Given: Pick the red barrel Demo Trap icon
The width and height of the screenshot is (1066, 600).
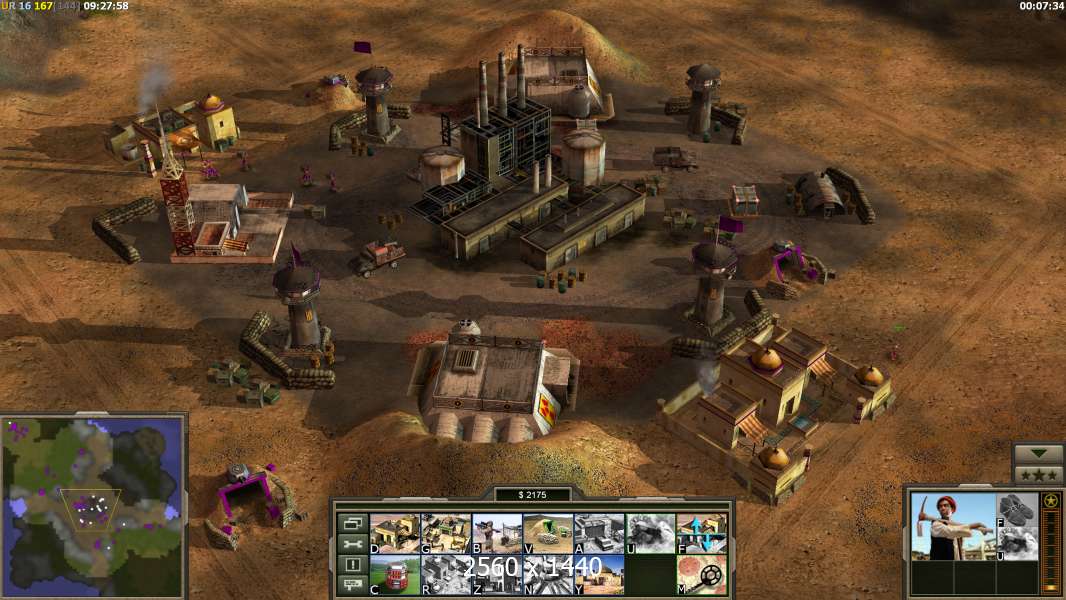Looking at the screenshot, I should coord(394,574).
